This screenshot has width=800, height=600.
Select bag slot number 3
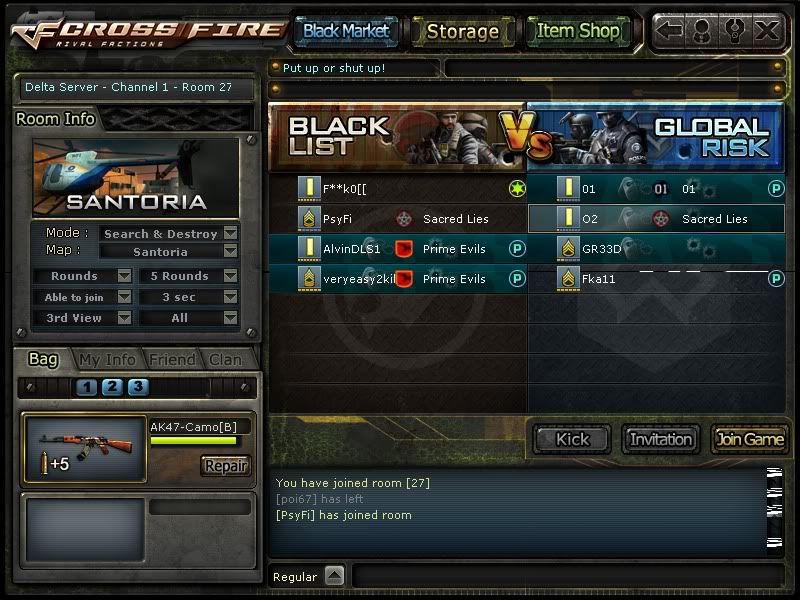137,387
